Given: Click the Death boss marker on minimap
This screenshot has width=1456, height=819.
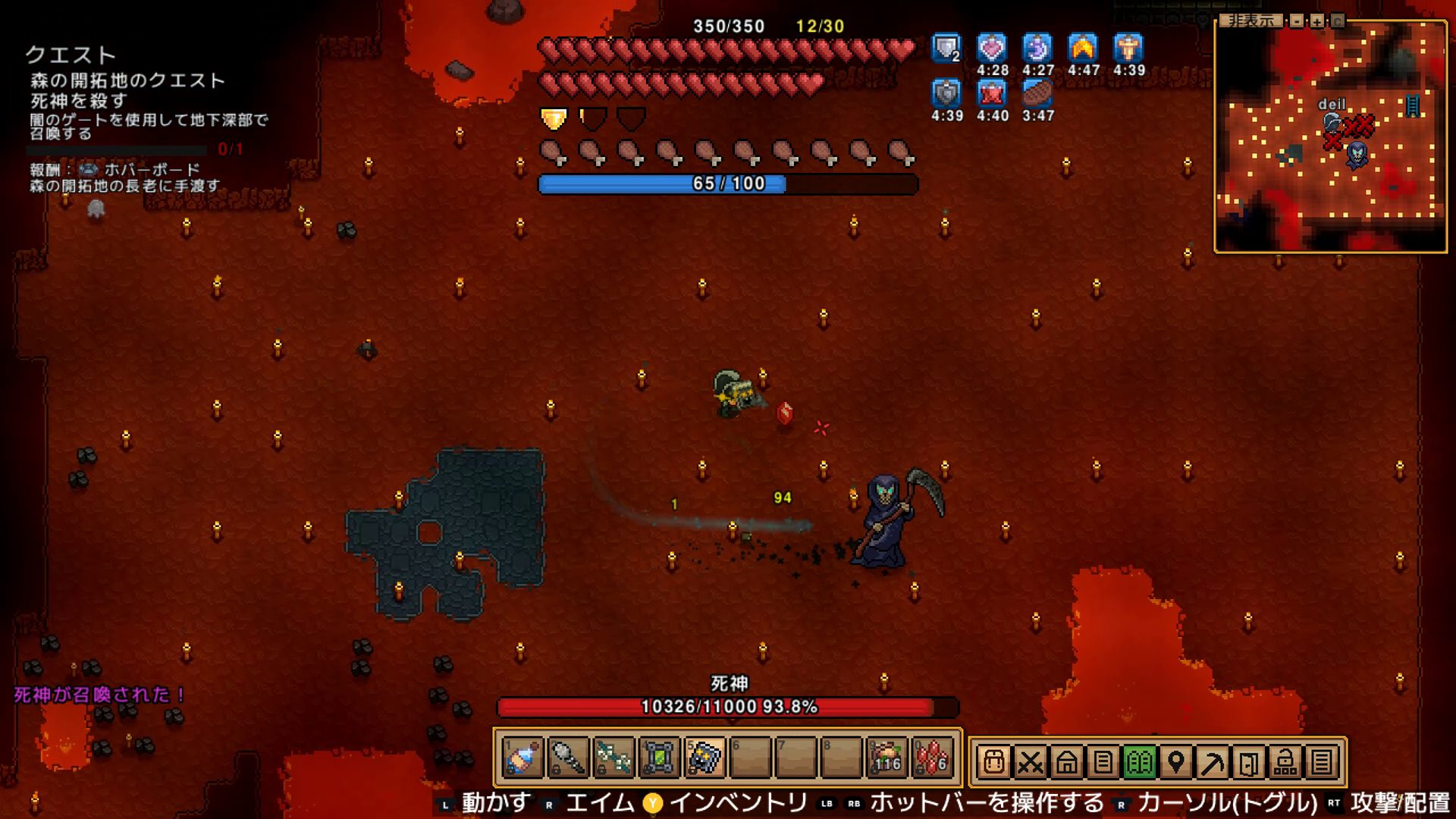Looking at the screenshot, I should tap(1357, 154).
